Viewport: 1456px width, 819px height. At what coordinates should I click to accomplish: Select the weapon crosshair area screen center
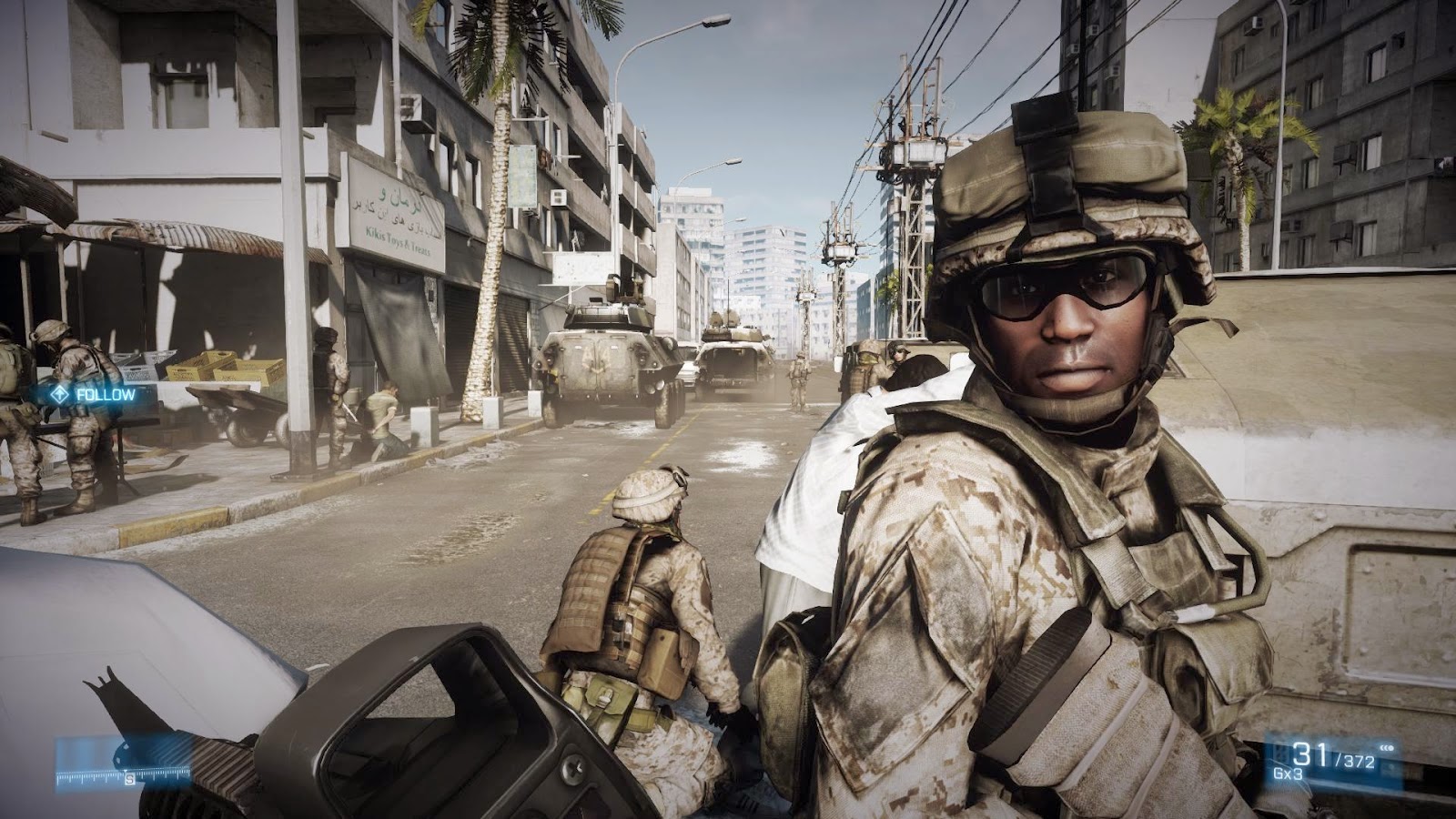(728, 409)
